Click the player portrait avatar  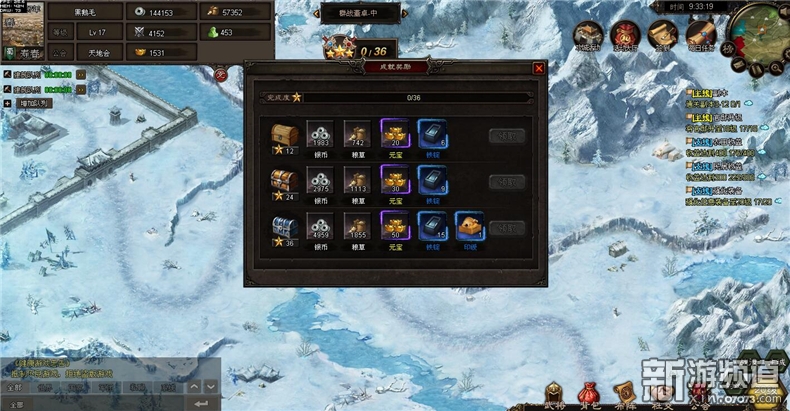[x=20, y=35]
